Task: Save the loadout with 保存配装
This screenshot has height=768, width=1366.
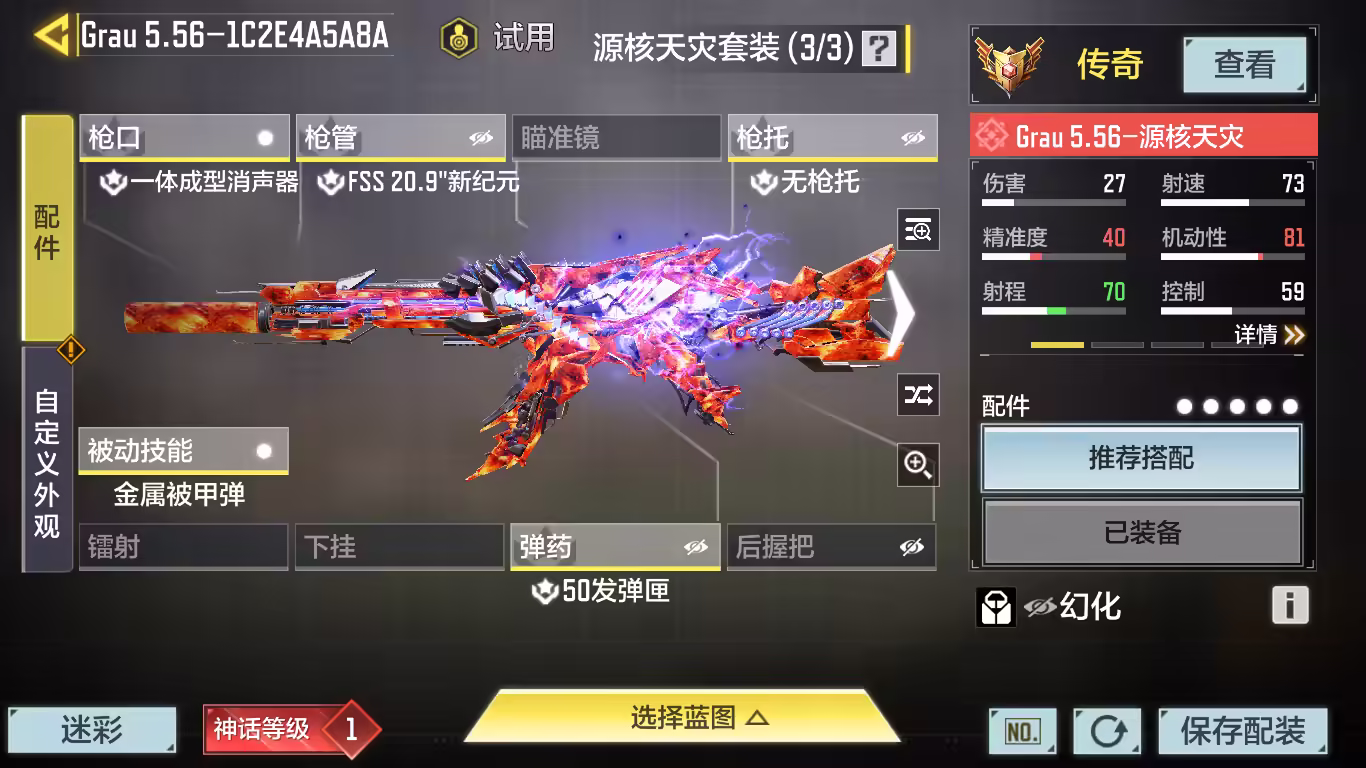Action: tap(1243, 731)
